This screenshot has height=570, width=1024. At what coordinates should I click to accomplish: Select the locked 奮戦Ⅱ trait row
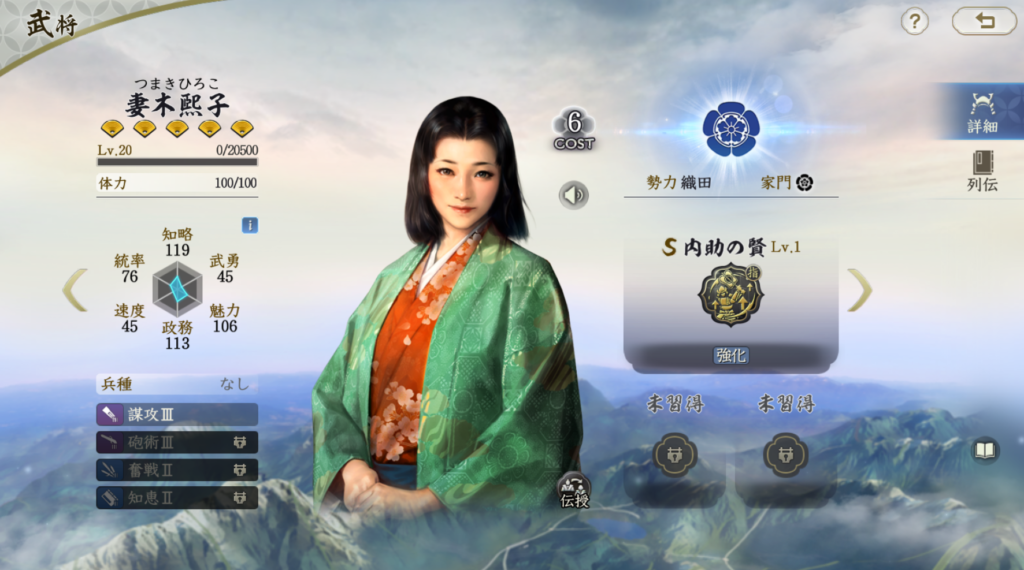pyautogui.click(x=177, y=470)
